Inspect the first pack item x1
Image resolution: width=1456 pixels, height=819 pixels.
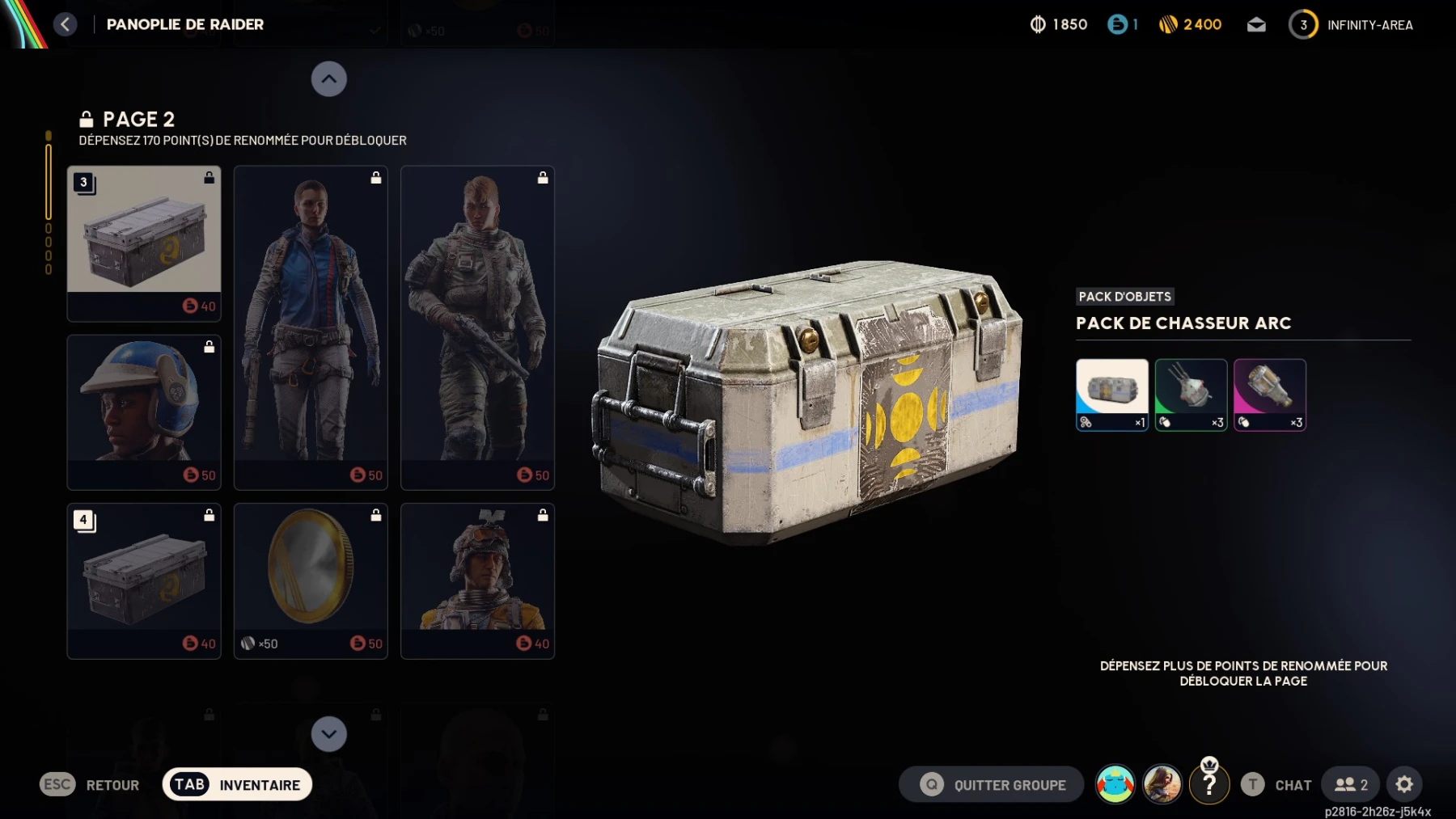click(x=1111, y=395)
